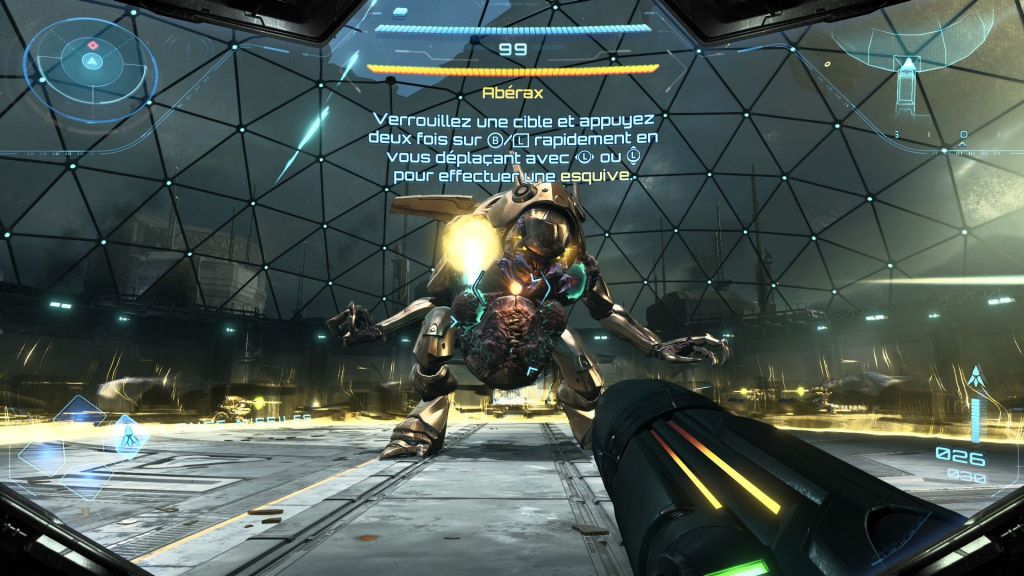
Task: Select the highlighted psychic ability diamond icon
Action: tap(130, 435)
